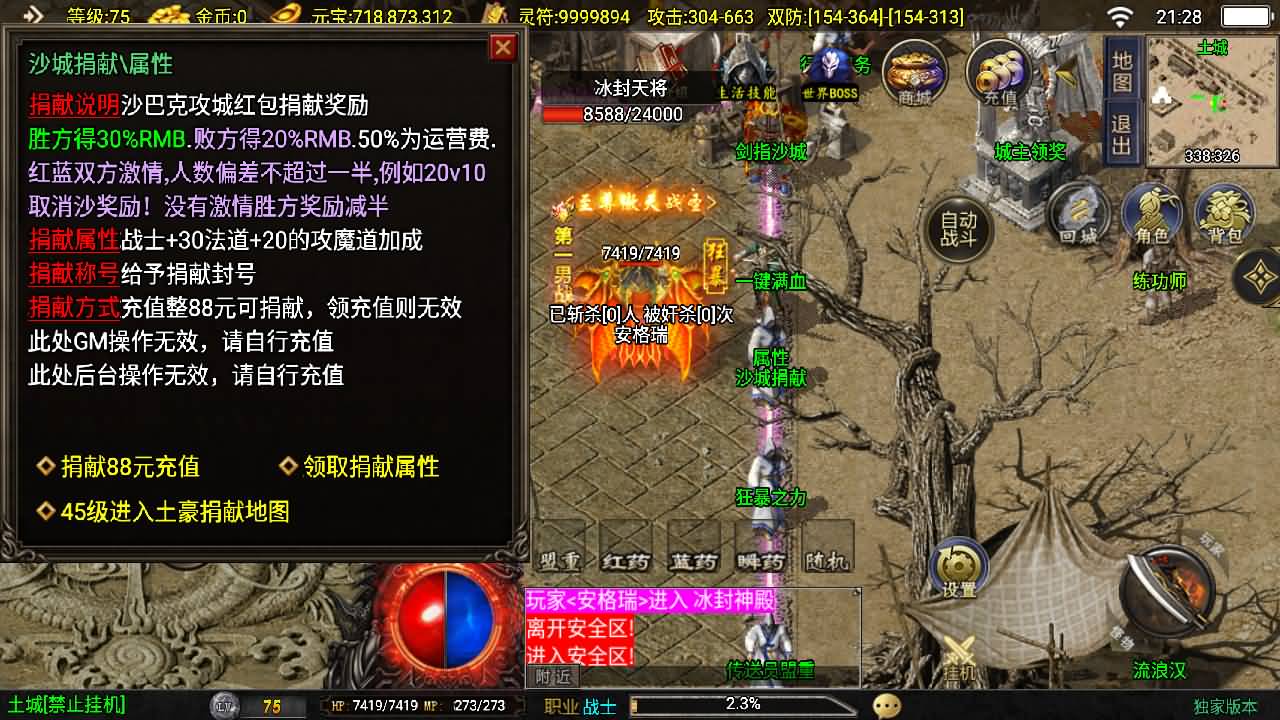
Task: Open the 世界BOSS panel icon
Action: point(828,72)
